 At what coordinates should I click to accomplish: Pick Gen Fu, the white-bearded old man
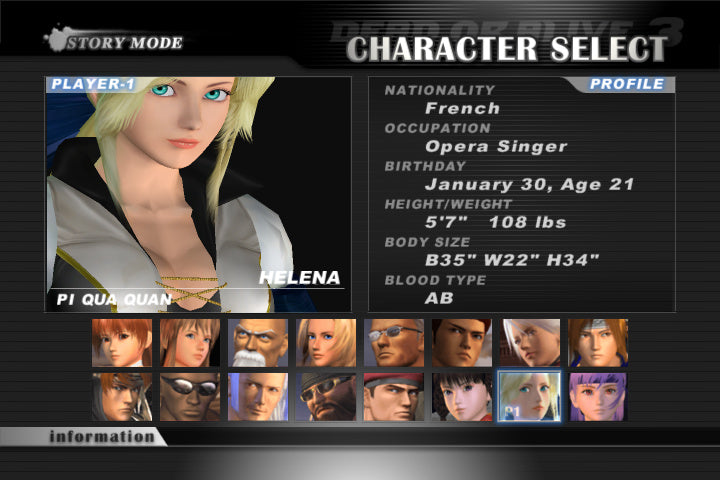tap(258, 343)
